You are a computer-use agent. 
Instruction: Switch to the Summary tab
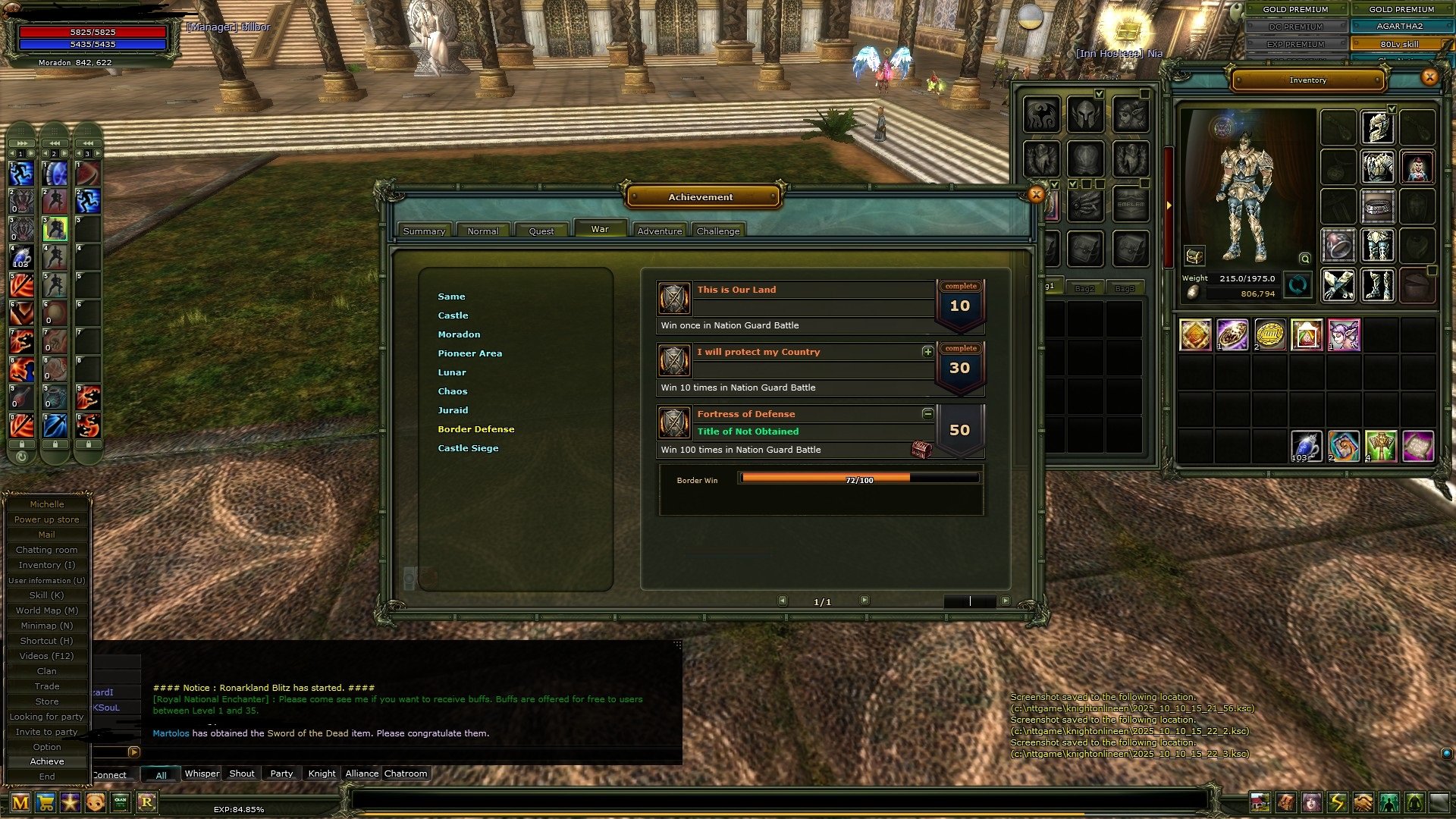(424, 231)
